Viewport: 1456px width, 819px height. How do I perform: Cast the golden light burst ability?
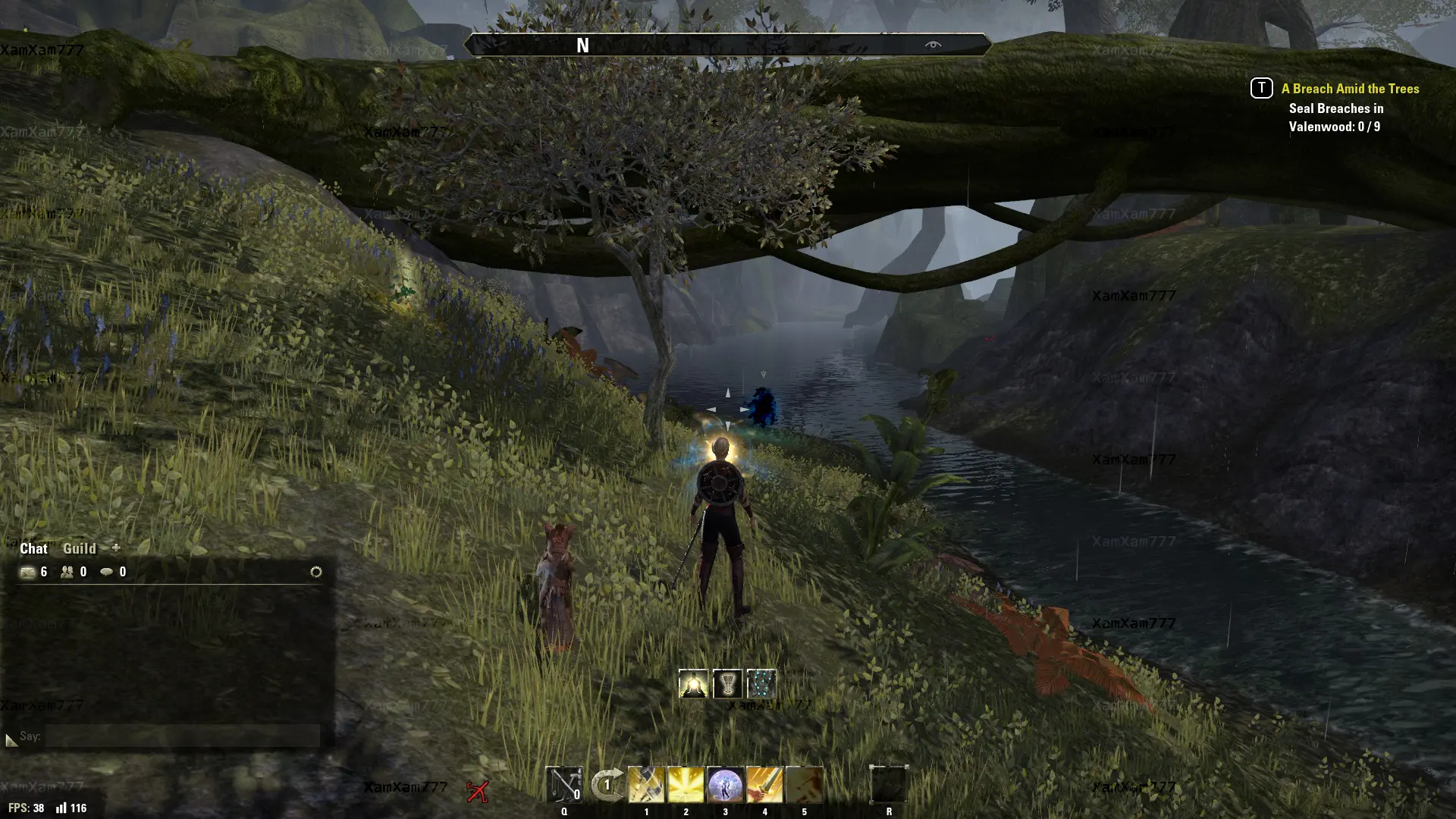point(686,785)
